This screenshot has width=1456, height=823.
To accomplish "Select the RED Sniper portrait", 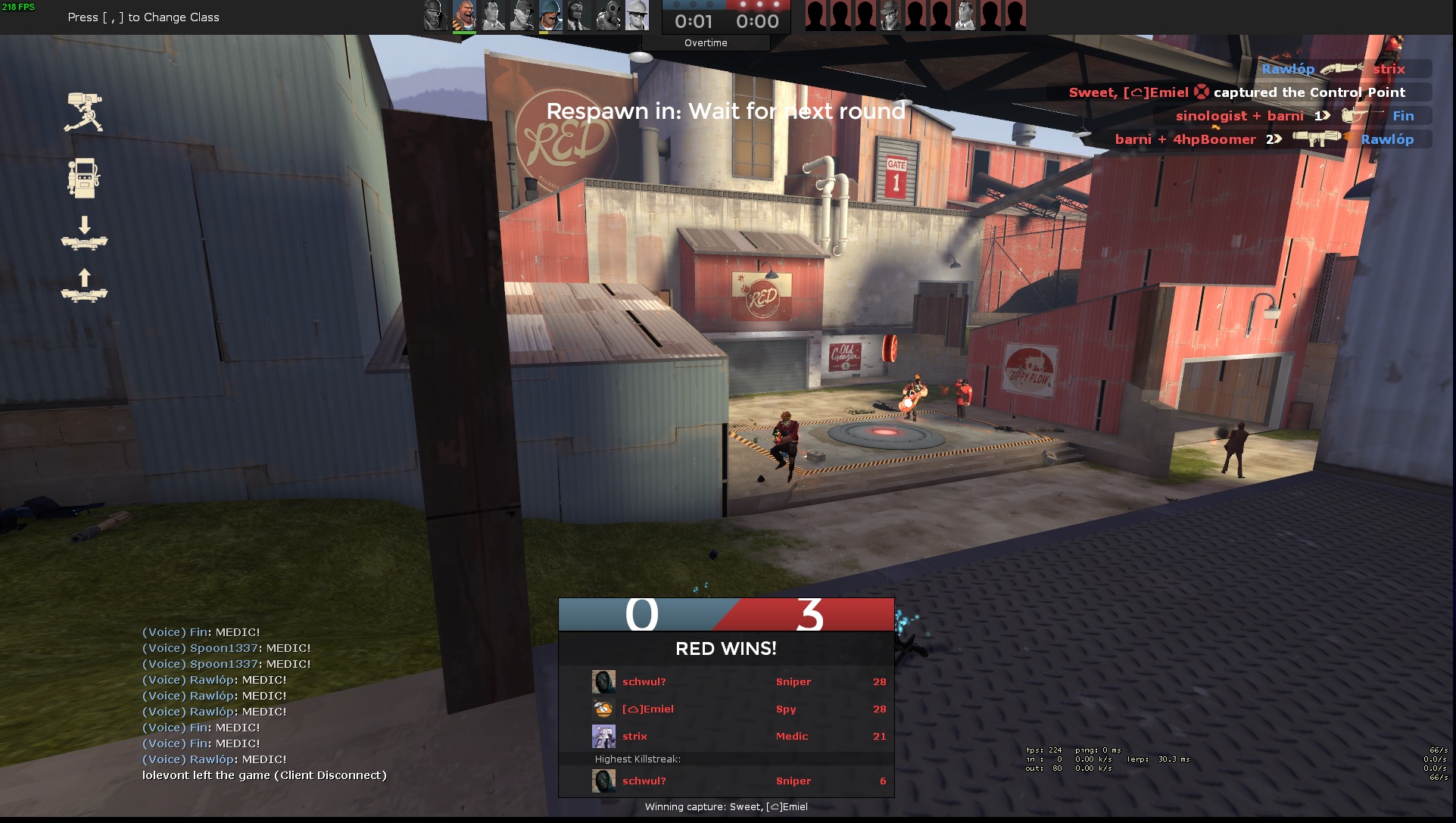I will (890, 16).
